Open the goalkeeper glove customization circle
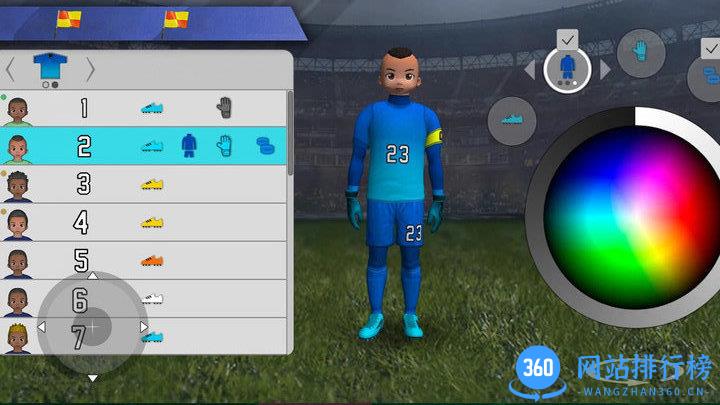Viewport: 720px width, 405px height. pyautogui.click(x=640, y=54)
